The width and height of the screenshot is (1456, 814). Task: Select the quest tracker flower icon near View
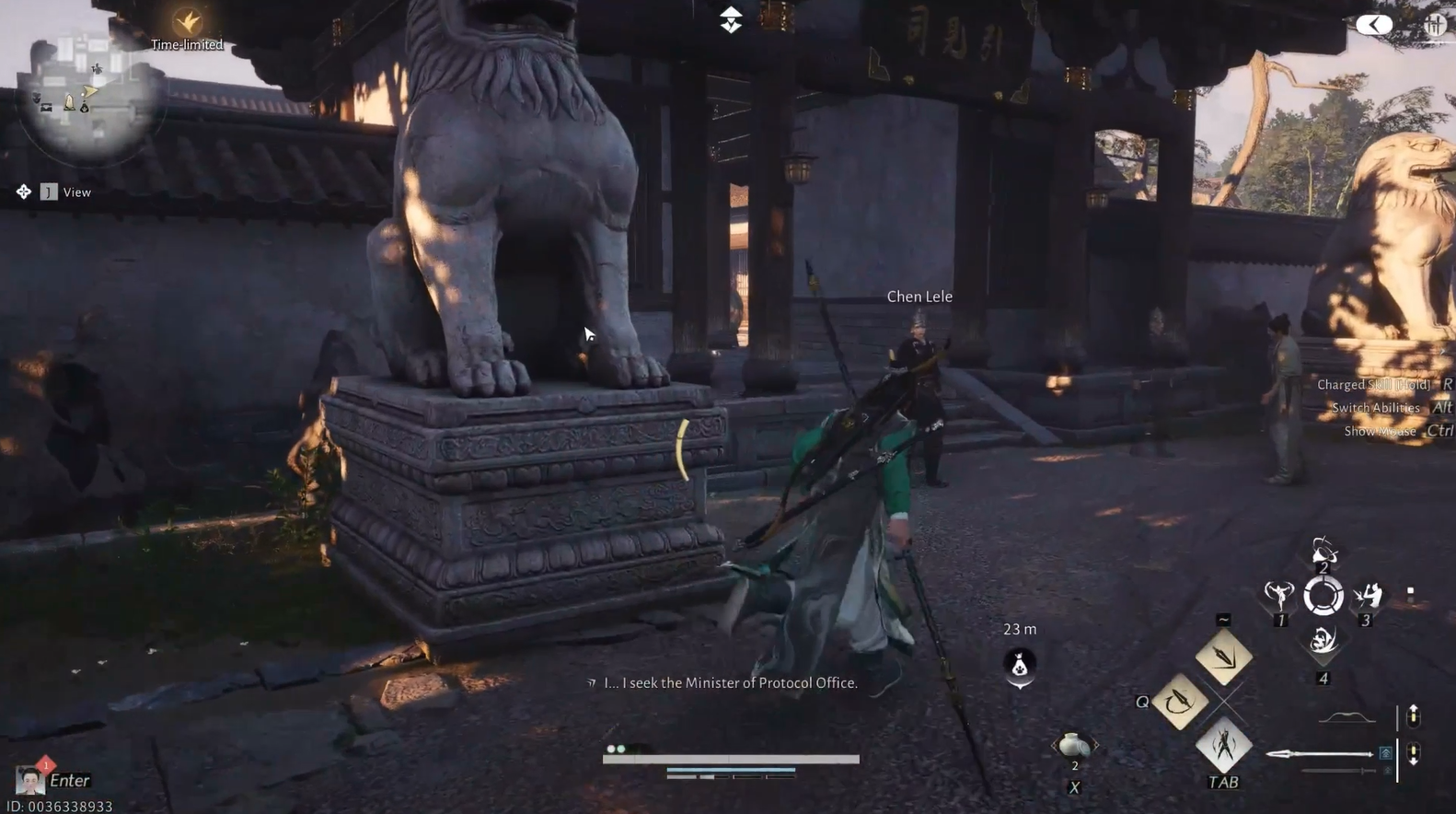(23, 192)
